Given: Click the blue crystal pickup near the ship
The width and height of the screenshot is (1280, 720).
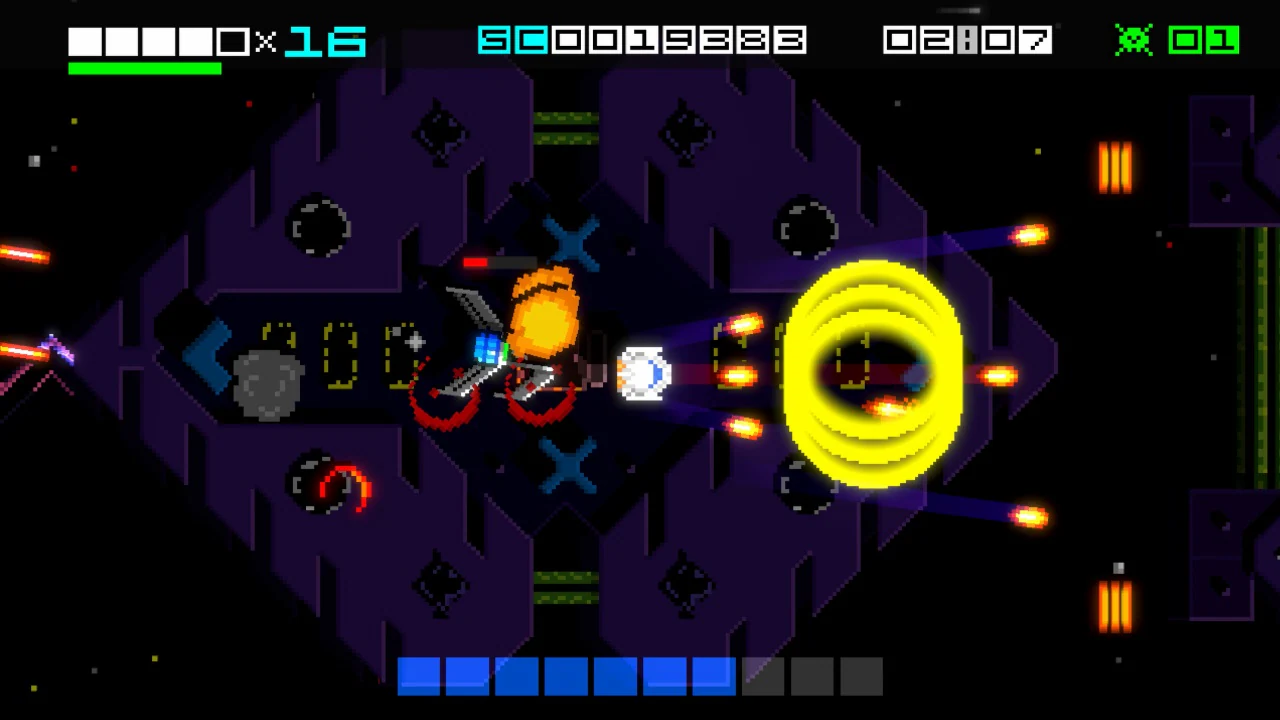Looking at the screenshot, I should click(487, 348).
